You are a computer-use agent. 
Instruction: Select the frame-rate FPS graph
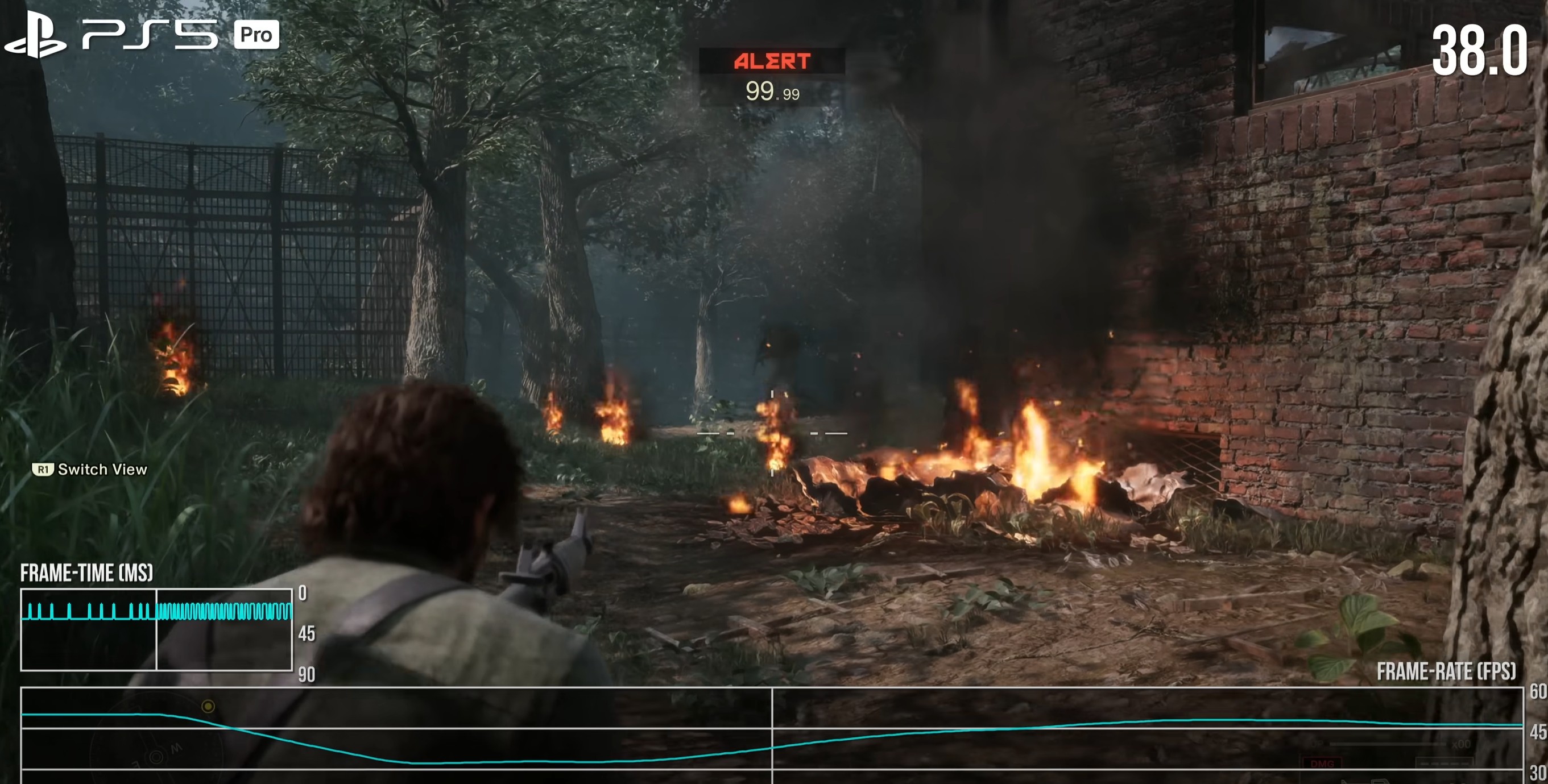point(772,734)
